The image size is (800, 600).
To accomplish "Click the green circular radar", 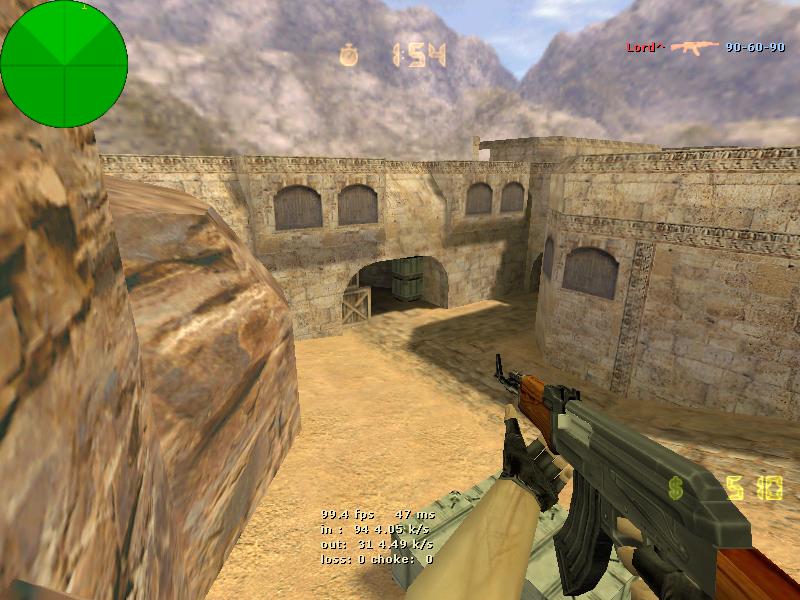I will tap(64, 64).
